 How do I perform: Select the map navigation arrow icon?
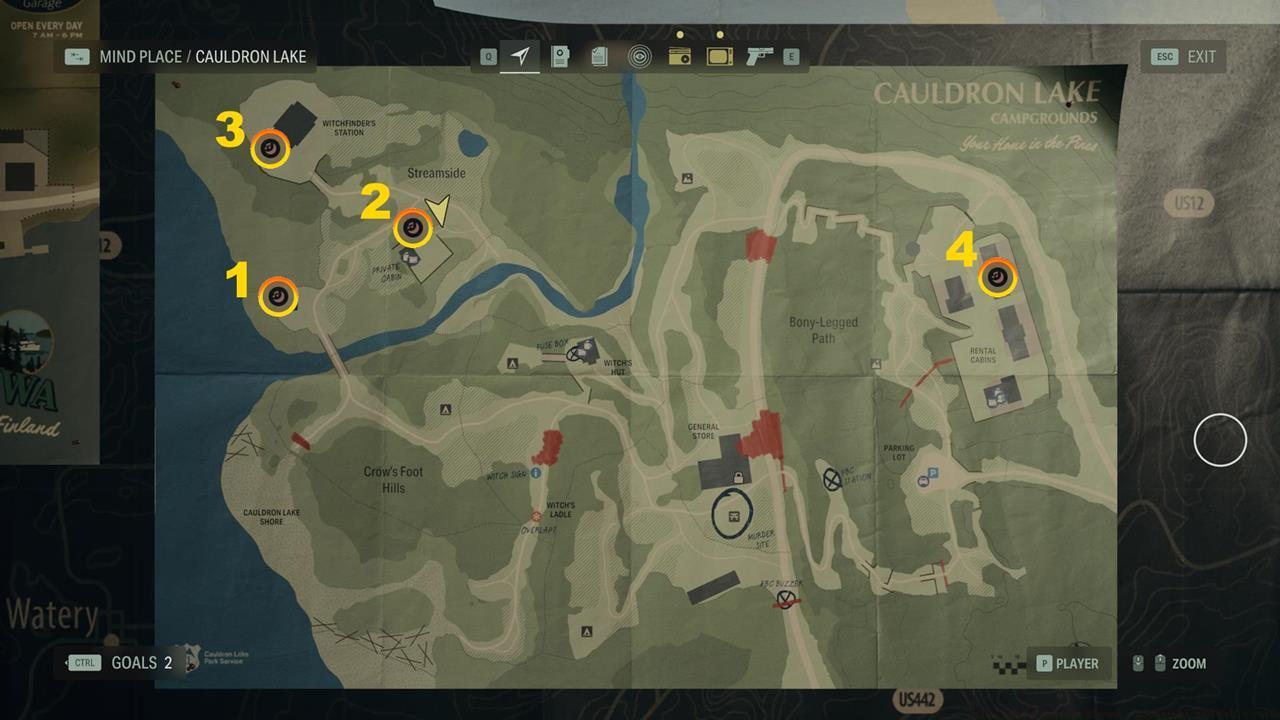(x=520, y=56)
